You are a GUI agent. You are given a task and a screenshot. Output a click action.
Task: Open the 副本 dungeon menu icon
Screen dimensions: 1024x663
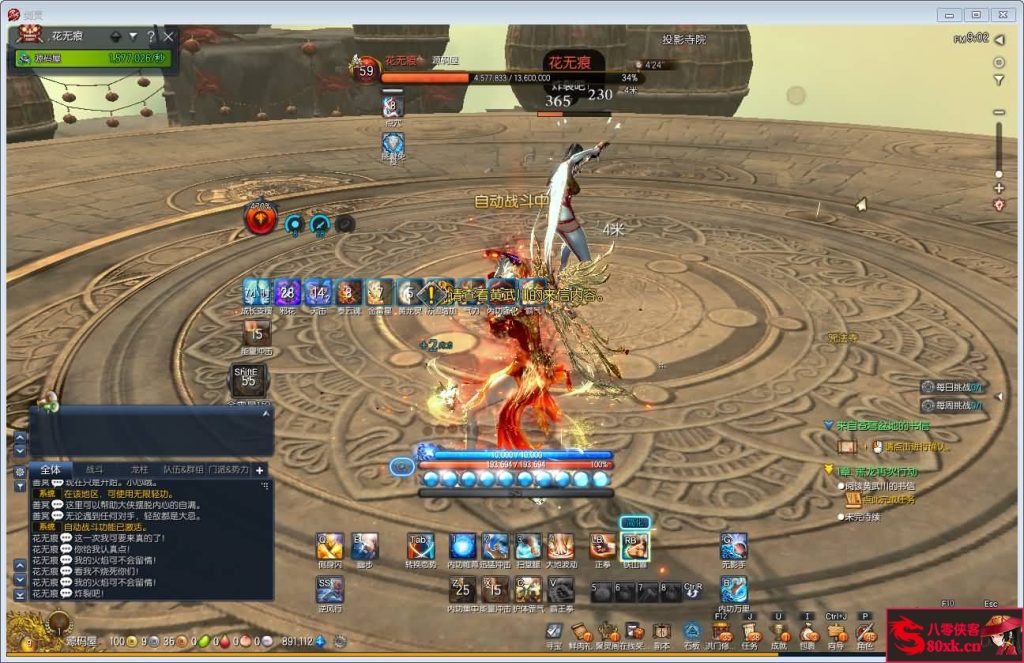pos(661,632)
